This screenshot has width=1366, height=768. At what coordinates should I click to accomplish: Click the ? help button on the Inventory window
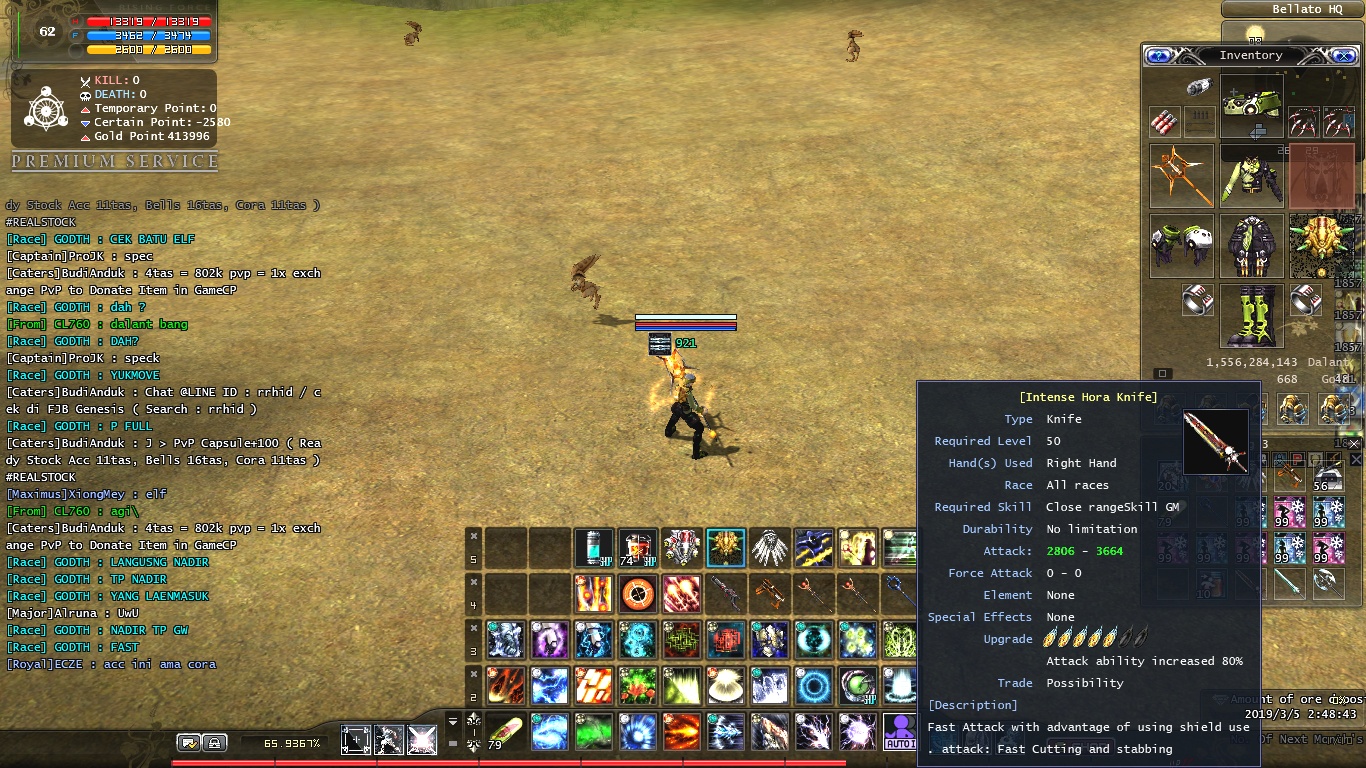(x=1158, y=56)
